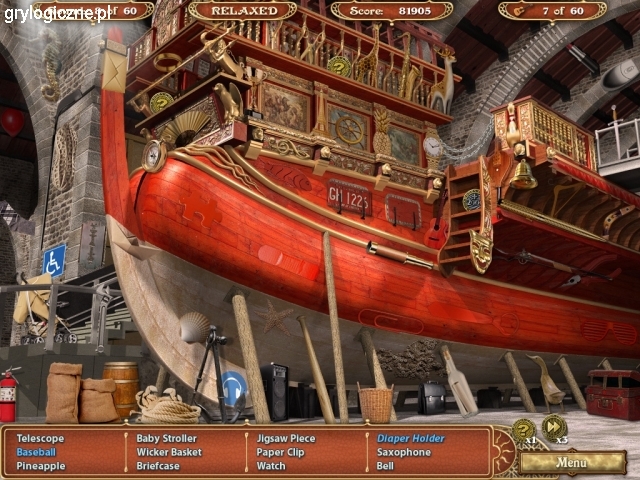The height and width of the screenshot is (480, 640).
Task: Choose Baseball from the item list
Action: (37, 452)
